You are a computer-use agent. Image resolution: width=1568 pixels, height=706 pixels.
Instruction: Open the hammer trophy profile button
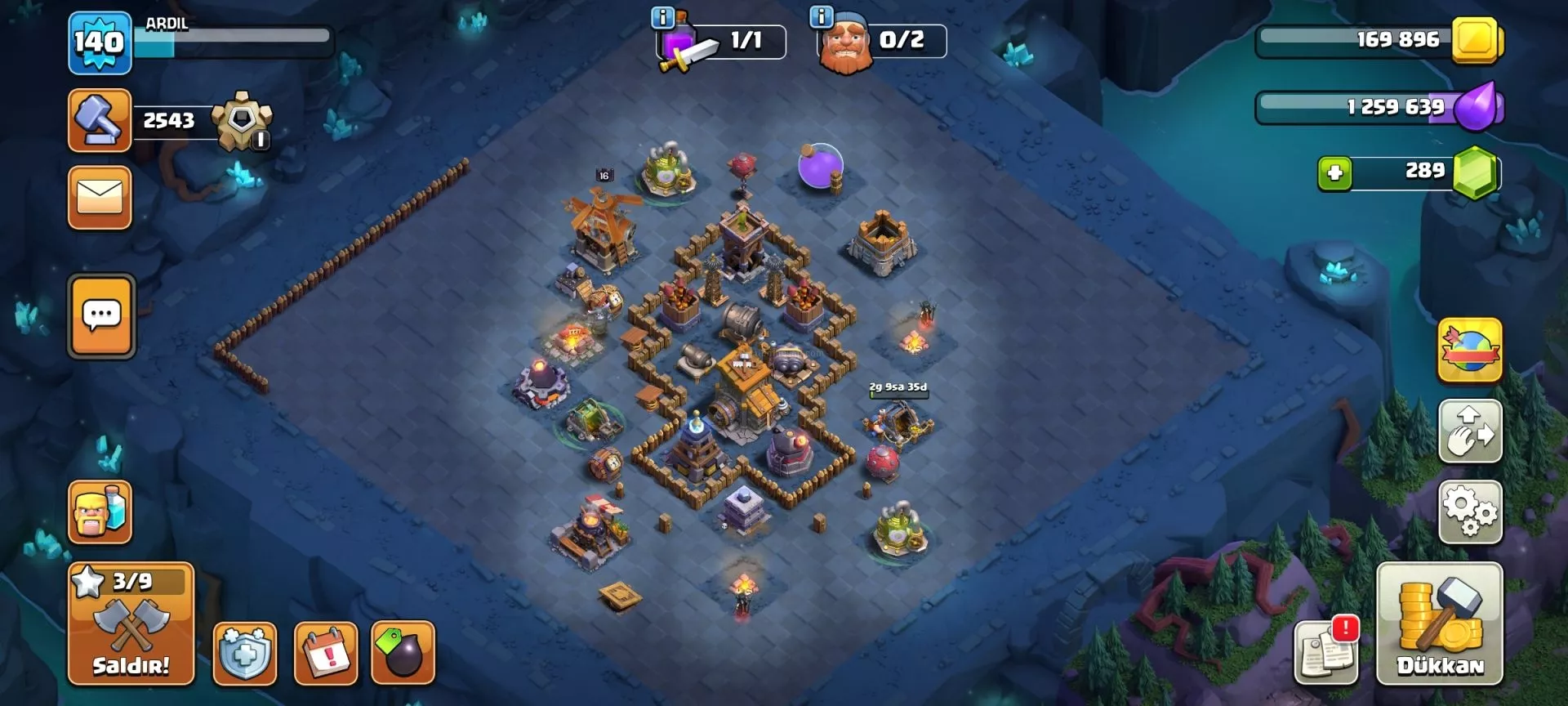[100, 121]
